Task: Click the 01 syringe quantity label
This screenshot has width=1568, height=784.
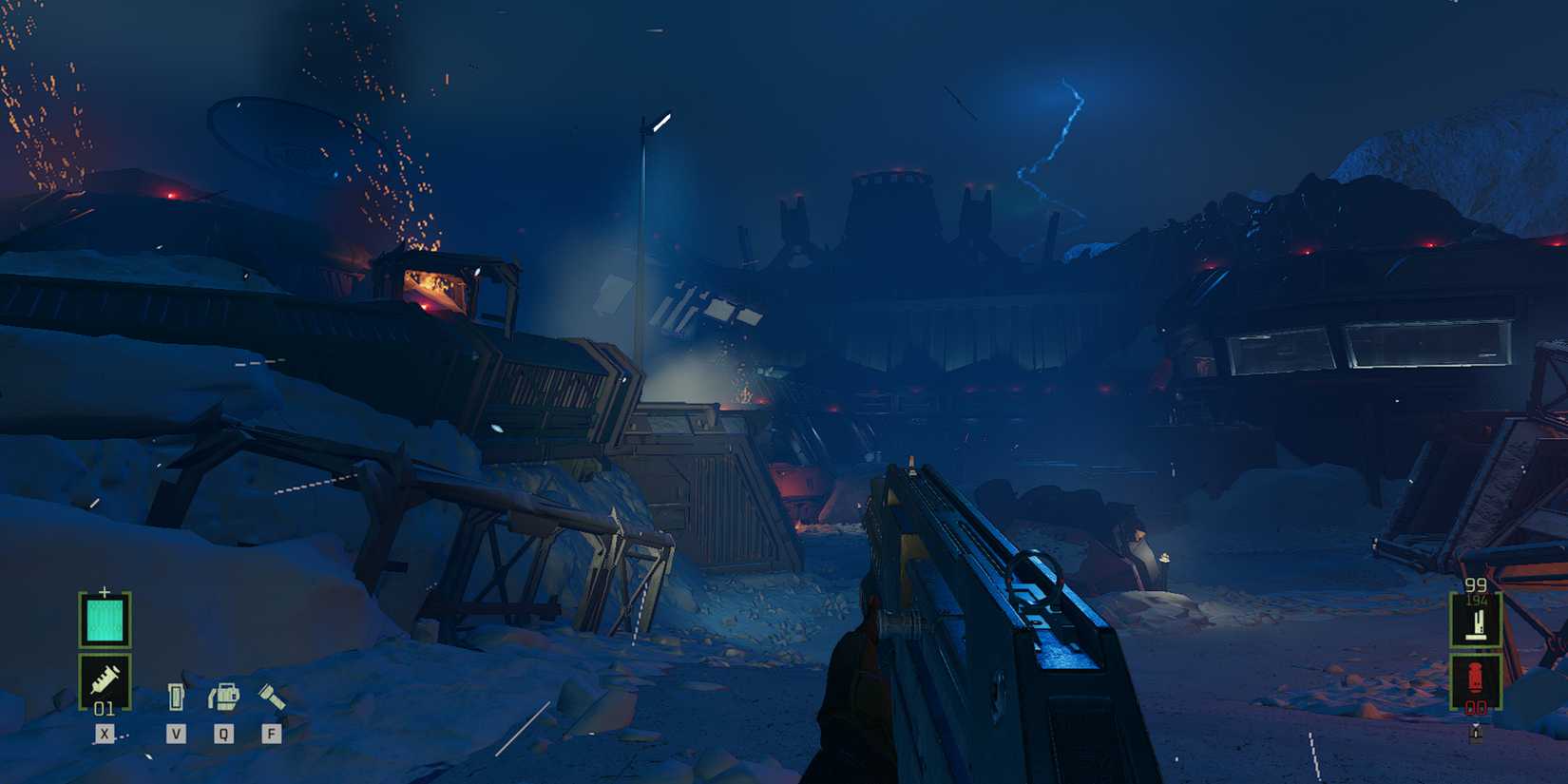Action: point(105,708)
